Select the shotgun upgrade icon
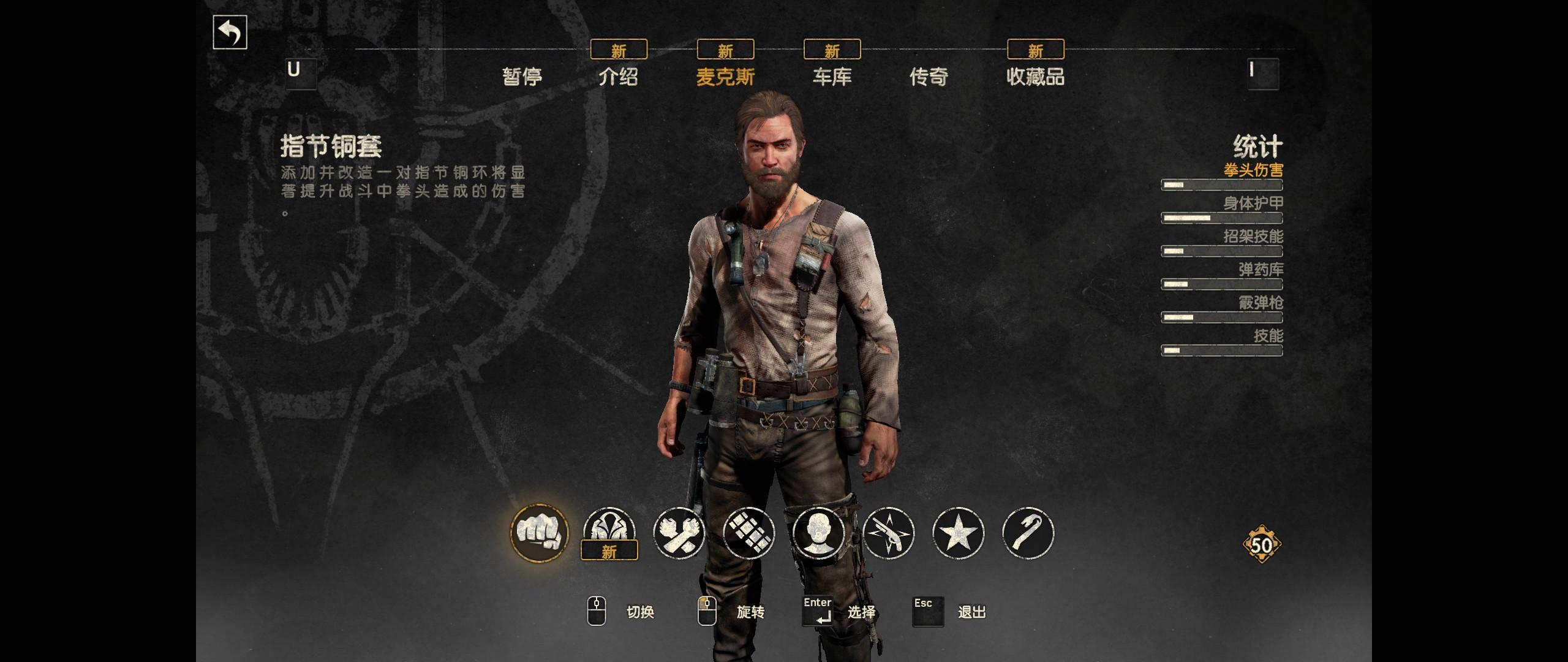 tap(888, 532)
